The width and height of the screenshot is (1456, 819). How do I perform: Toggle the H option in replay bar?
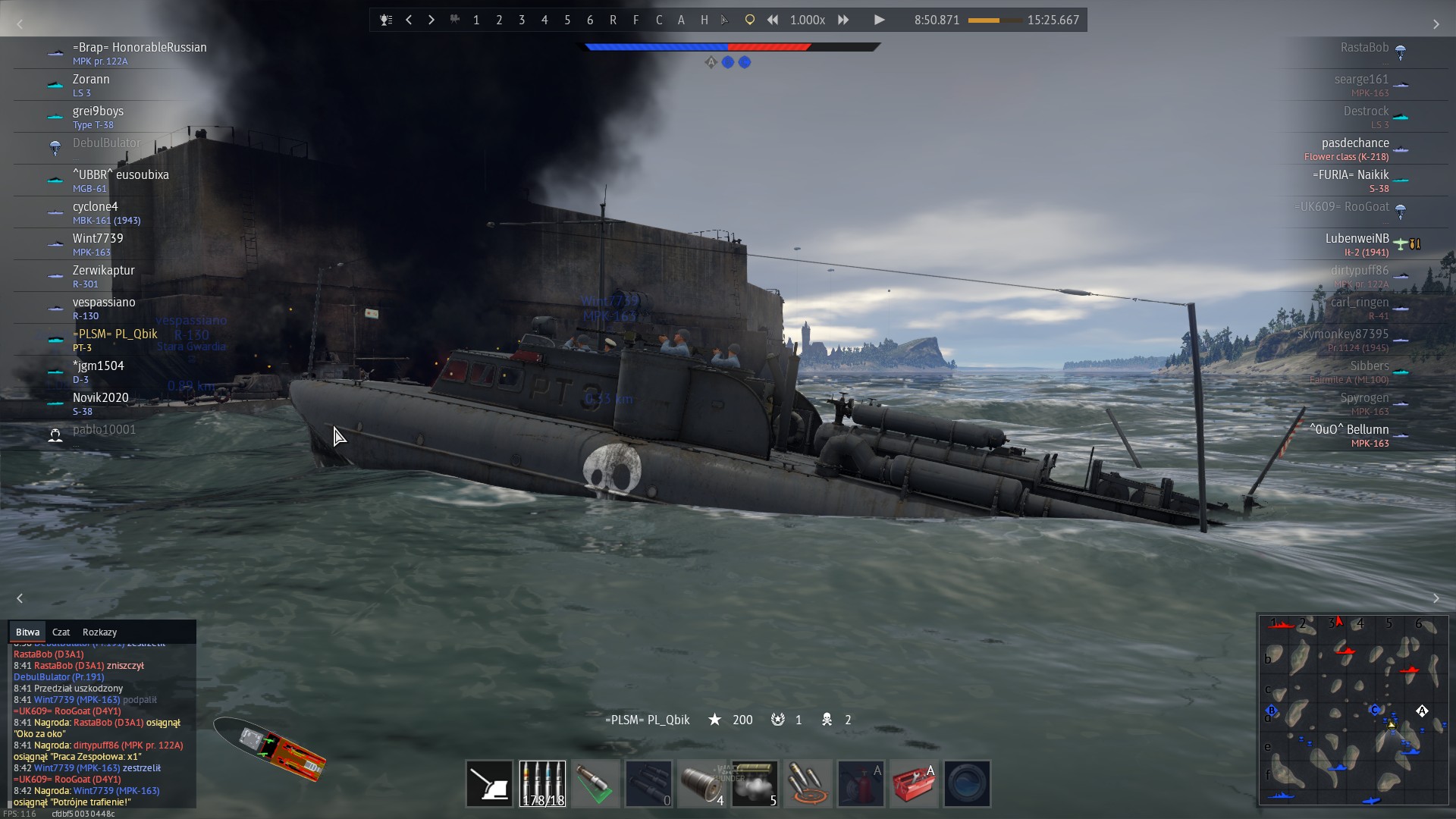(x=704, y=20)
